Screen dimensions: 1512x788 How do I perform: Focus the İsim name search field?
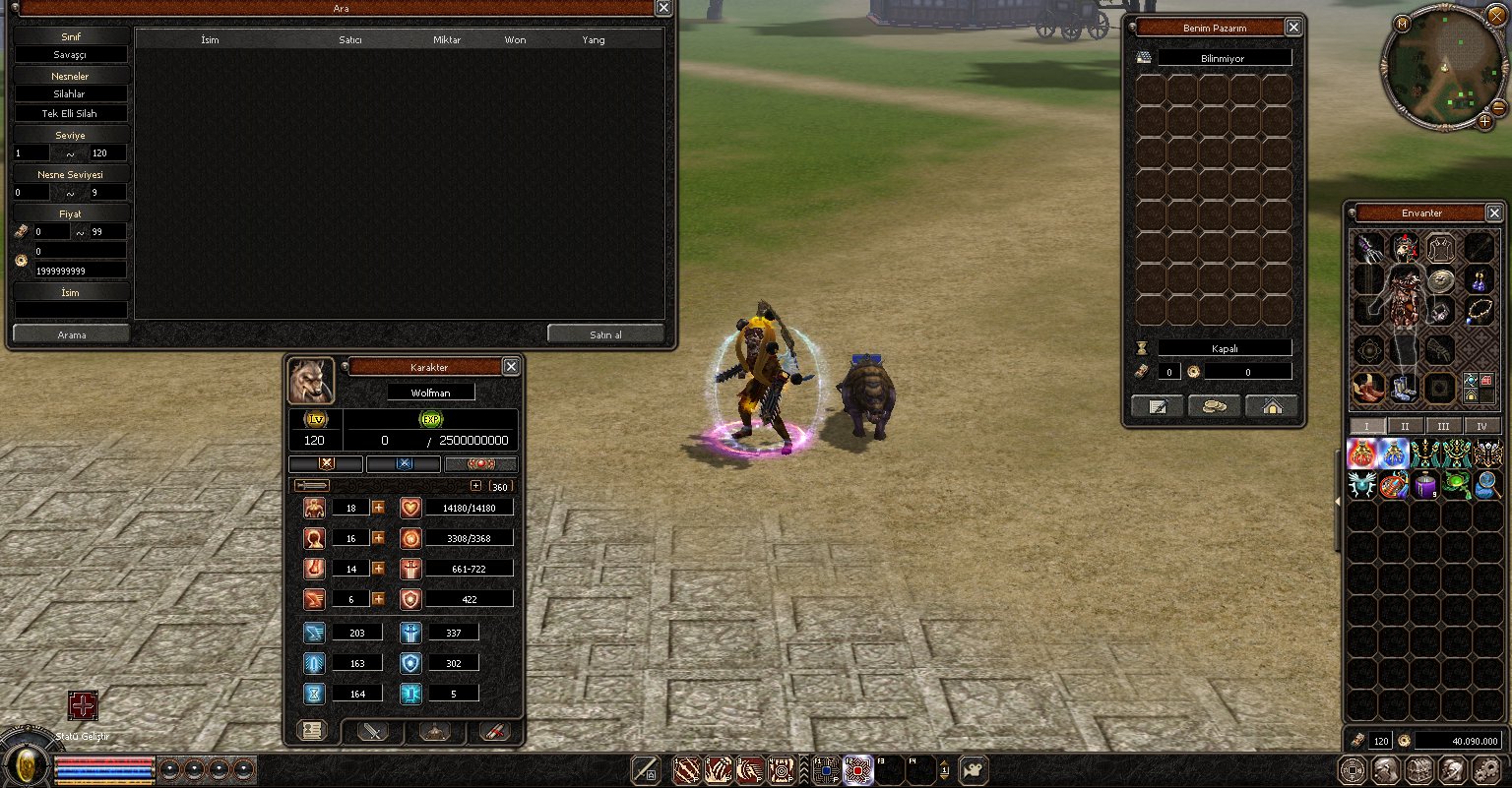(71, 309)
